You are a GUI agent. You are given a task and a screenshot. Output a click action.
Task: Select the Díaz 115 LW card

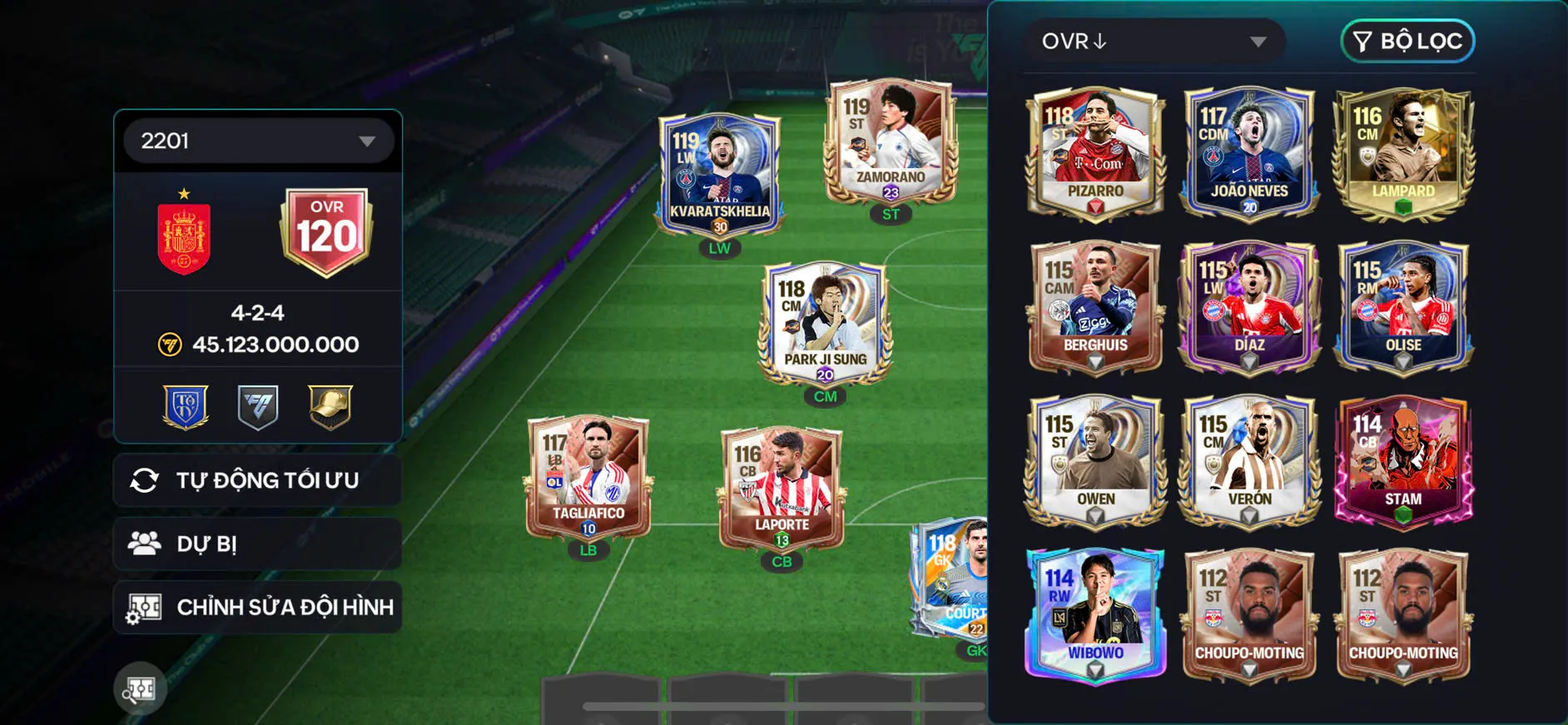coord(1249,308)
